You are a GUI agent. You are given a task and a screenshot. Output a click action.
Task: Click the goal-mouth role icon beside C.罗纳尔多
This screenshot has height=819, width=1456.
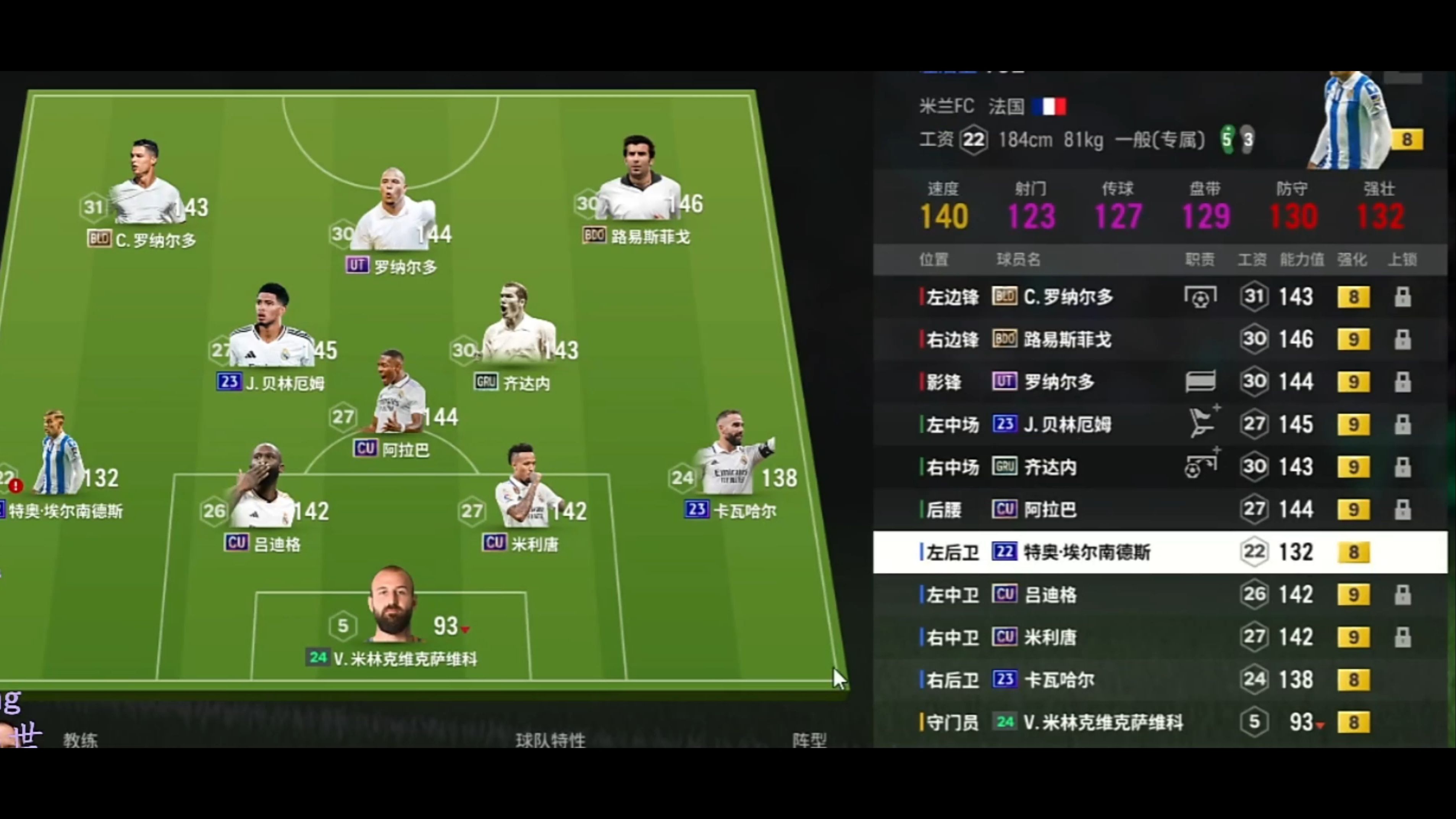(1200, 297)
